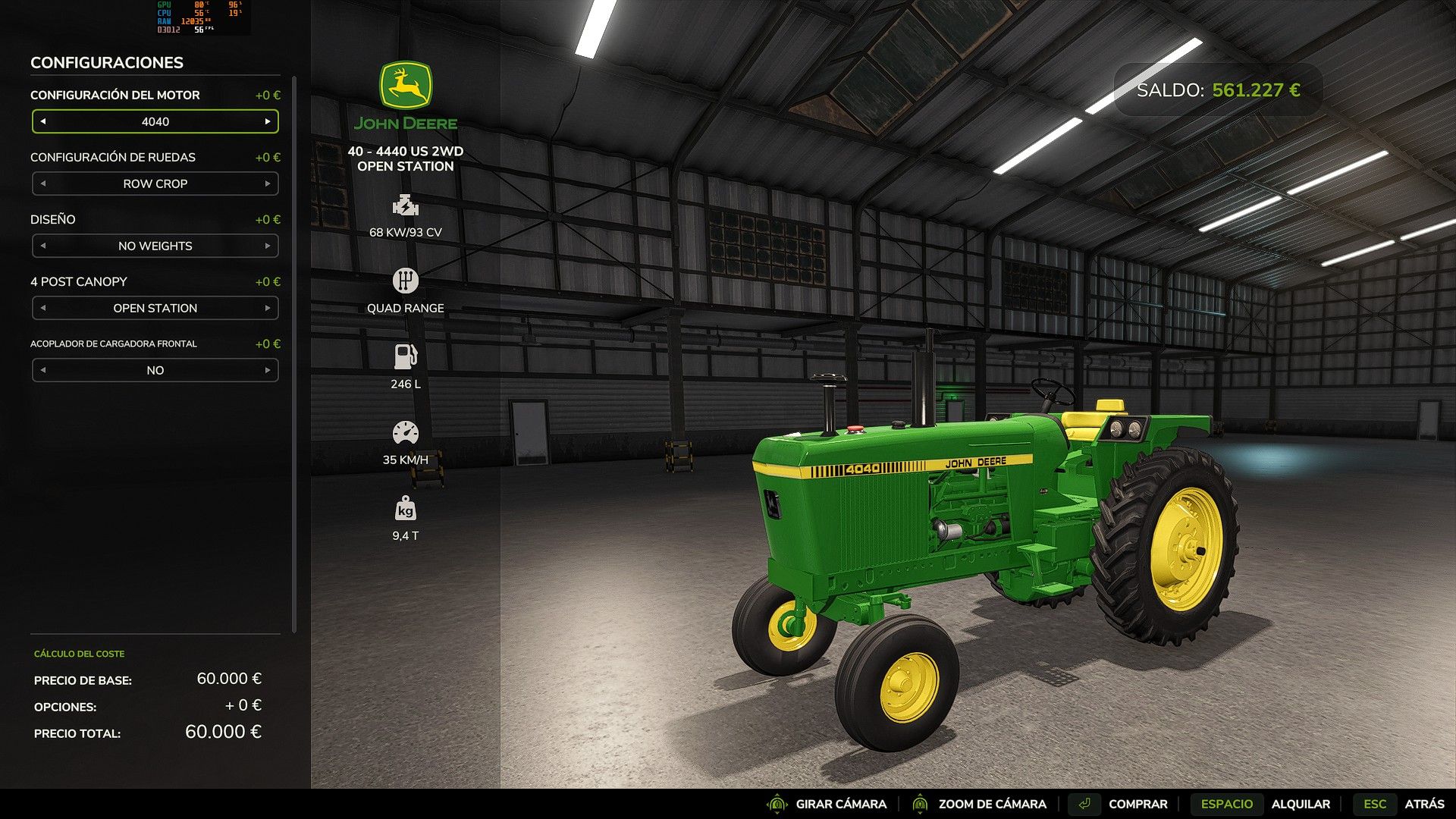
Task: Change No Weights design to next option
Action: click(267, 246)
